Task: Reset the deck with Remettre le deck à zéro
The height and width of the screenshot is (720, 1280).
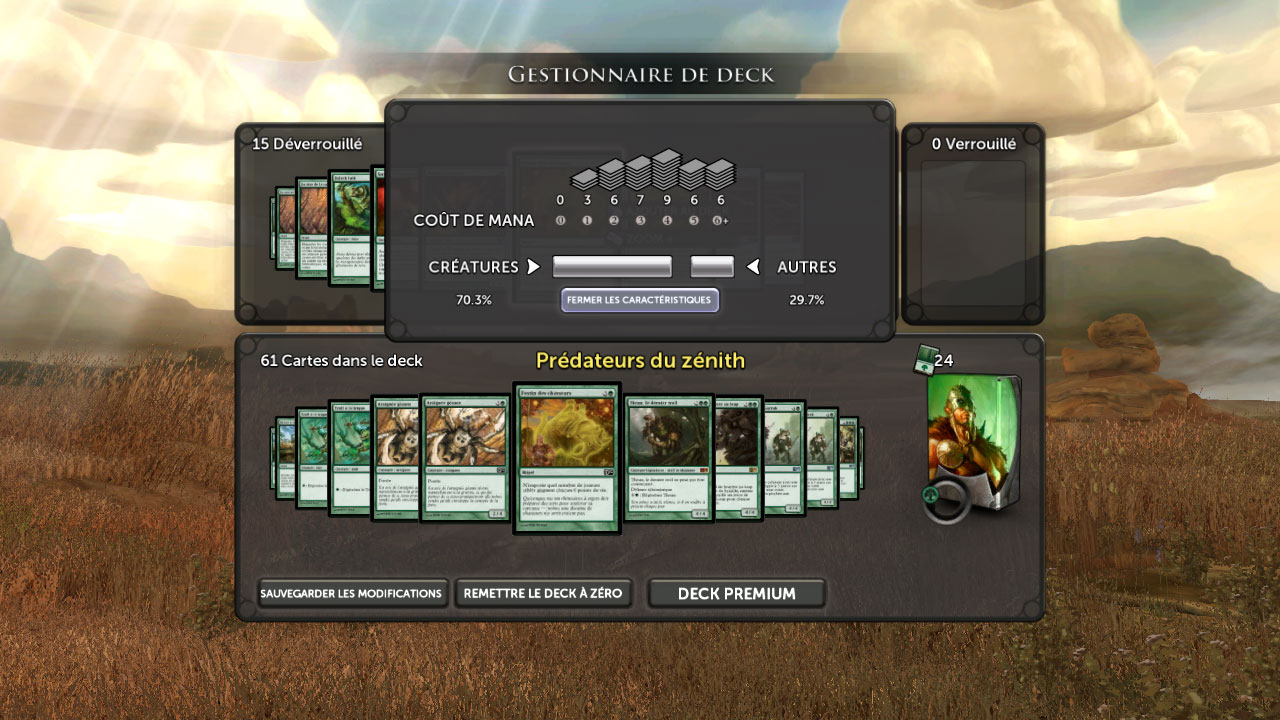Action: tap(543, 593)
